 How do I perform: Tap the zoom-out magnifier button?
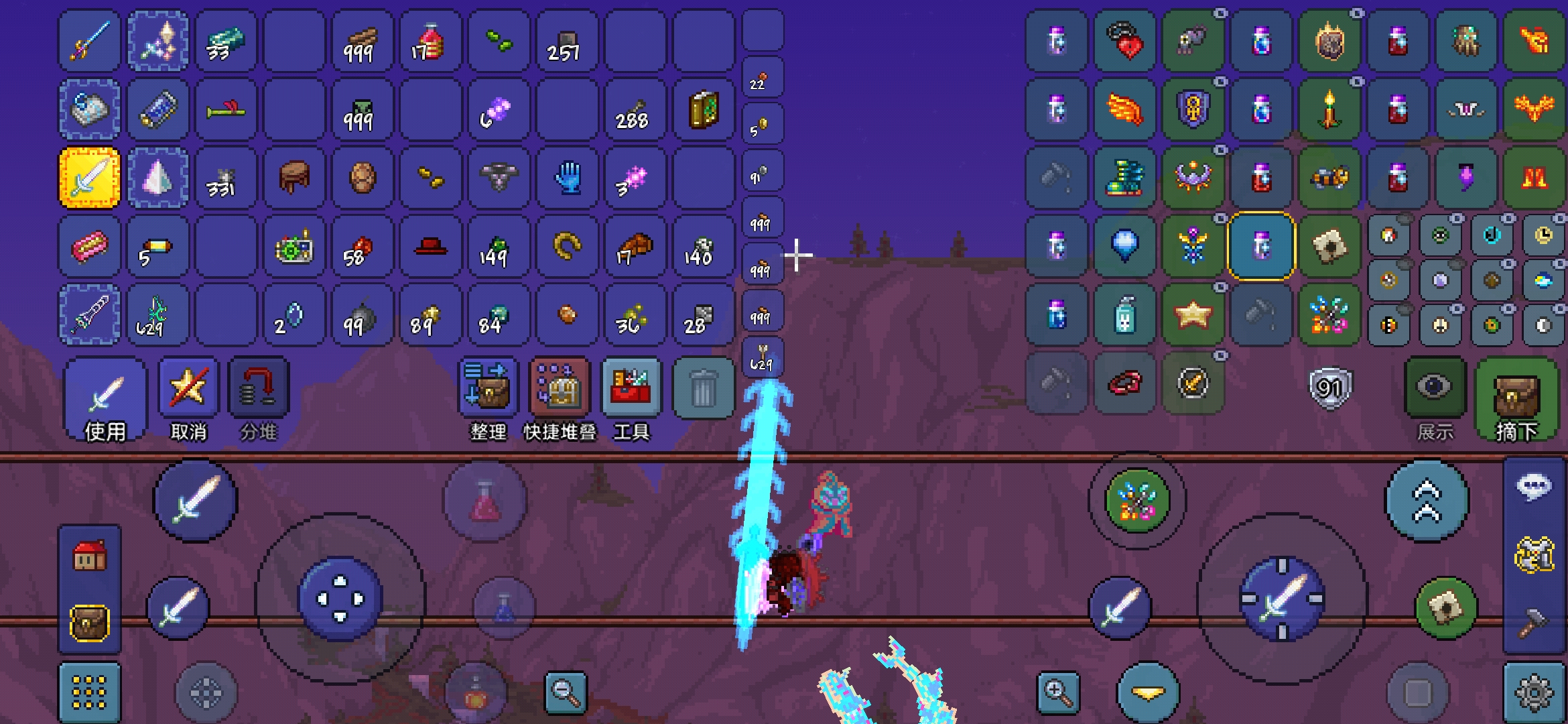566,692
